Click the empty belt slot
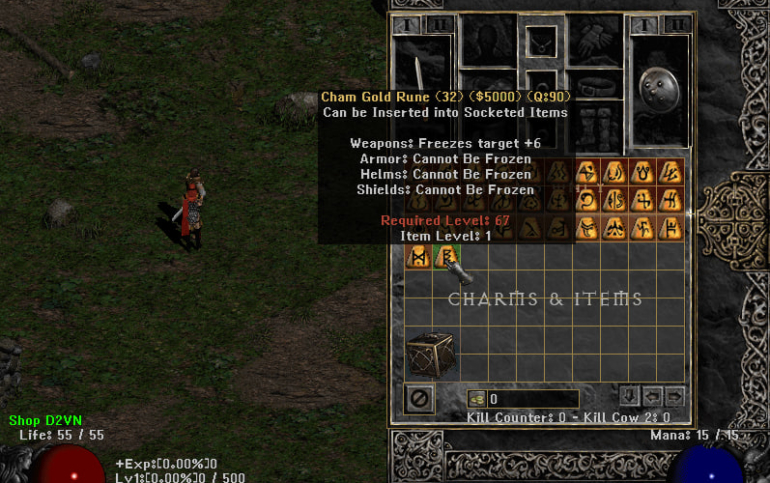The height and width of the screenshot is (483, 770). point(598,87)
